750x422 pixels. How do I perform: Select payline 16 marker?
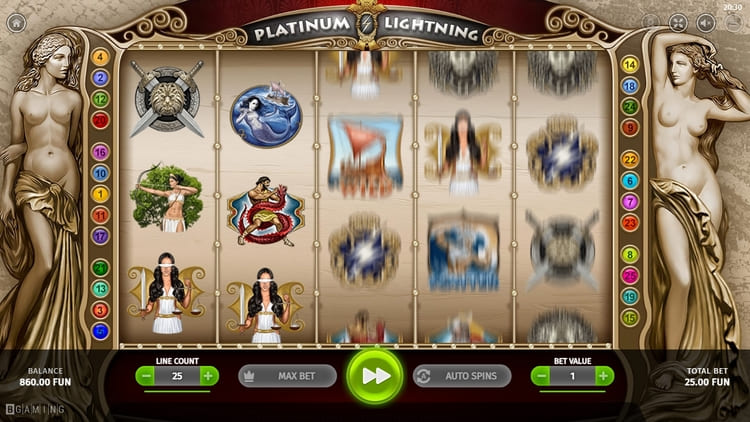point(100,152)
